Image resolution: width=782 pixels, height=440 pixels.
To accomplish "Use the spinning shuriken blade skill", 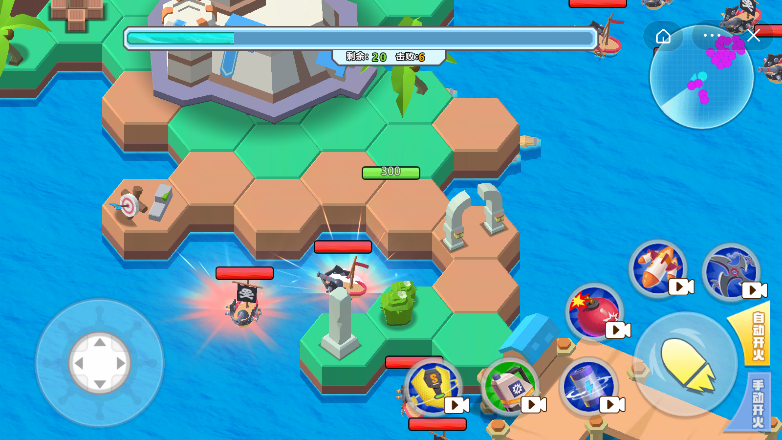I will coord(731,272).
